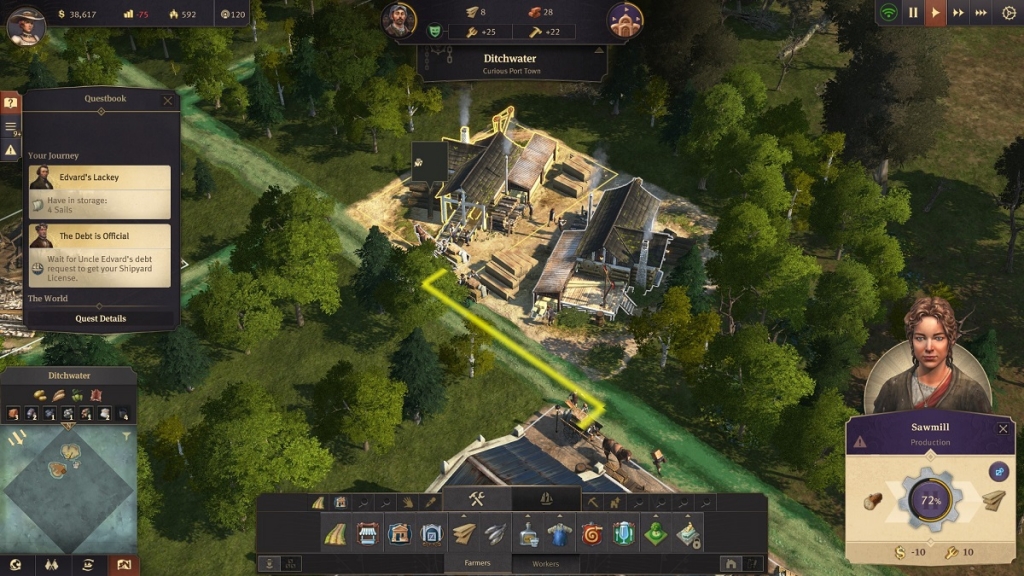Open the player profile portrait
The height and width of the screenshot is (576, 1024).
(x=25, y=25)
